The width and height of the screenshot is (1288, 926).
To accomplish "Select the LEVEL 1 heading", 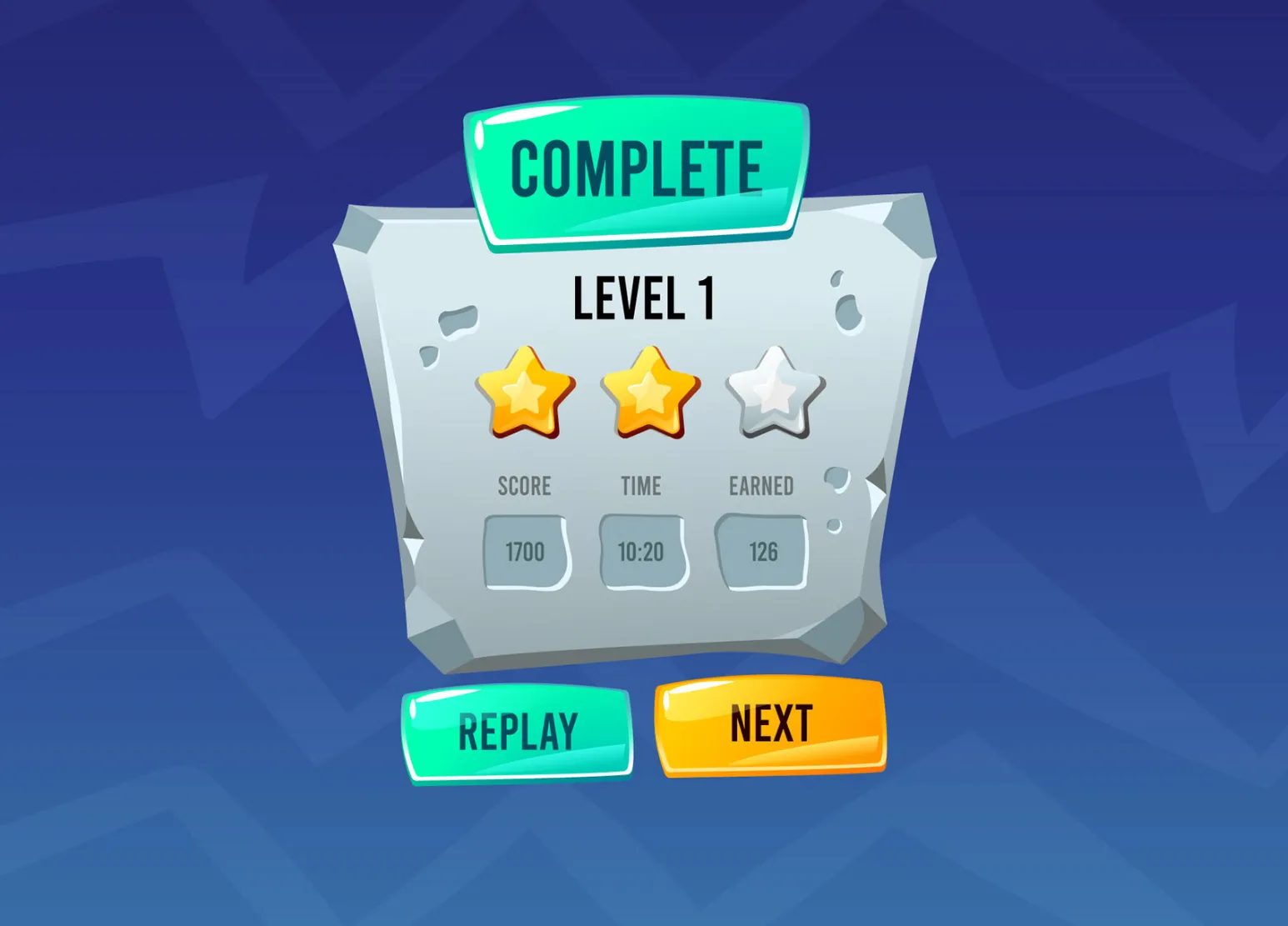I will click(x=643, y=298).
